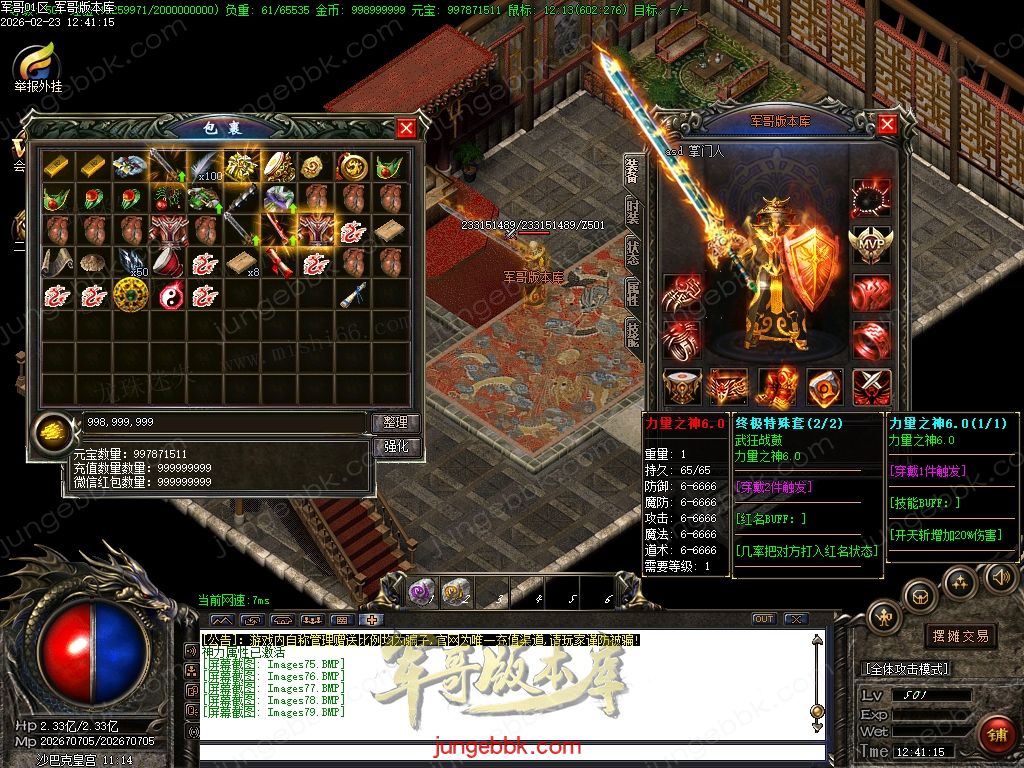Open the 举报外挂 report cheat icon
The width and height of the screenshot is (1024, 768).
37,64
